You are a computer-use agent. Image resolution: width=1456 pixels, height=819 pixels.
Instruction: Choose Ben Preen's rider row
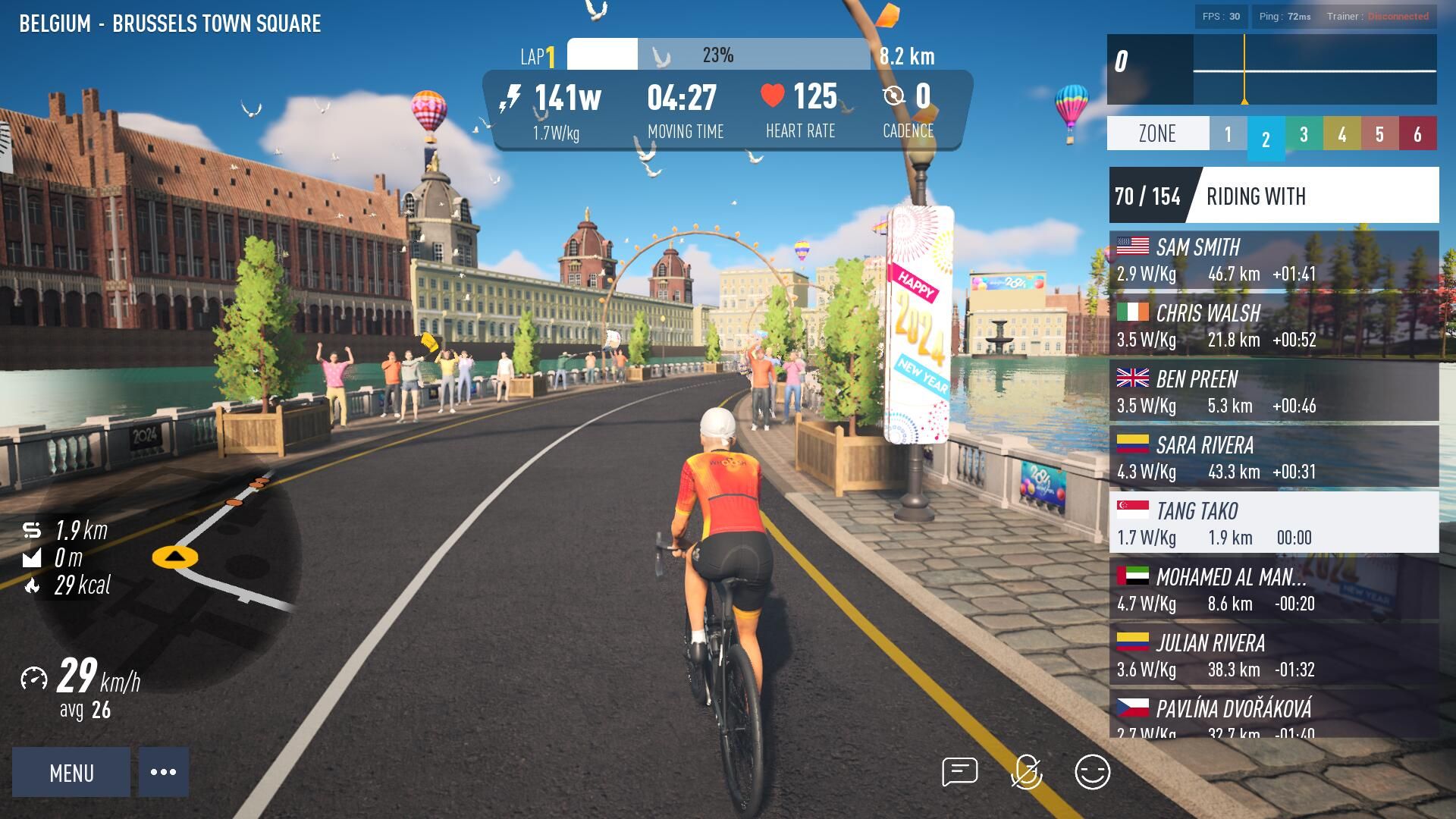(1273, 392)
